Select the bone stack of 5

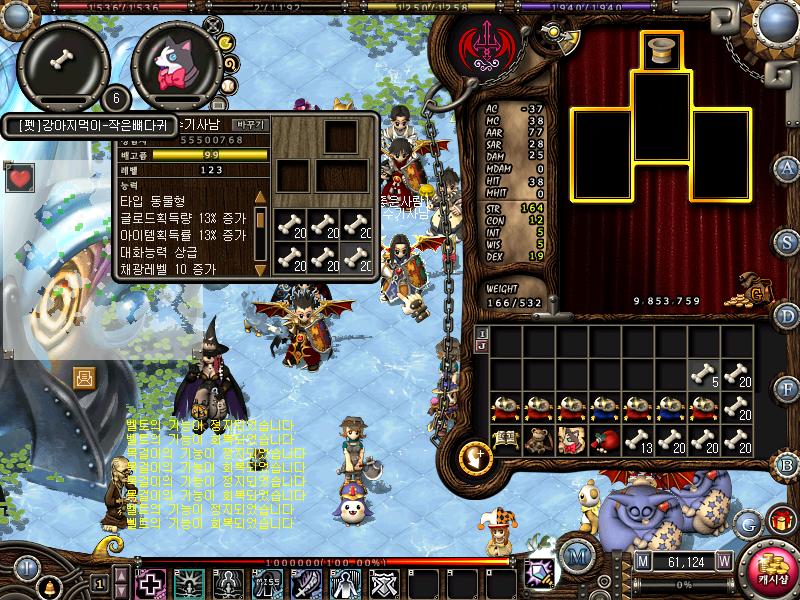(x=703, y=375)
